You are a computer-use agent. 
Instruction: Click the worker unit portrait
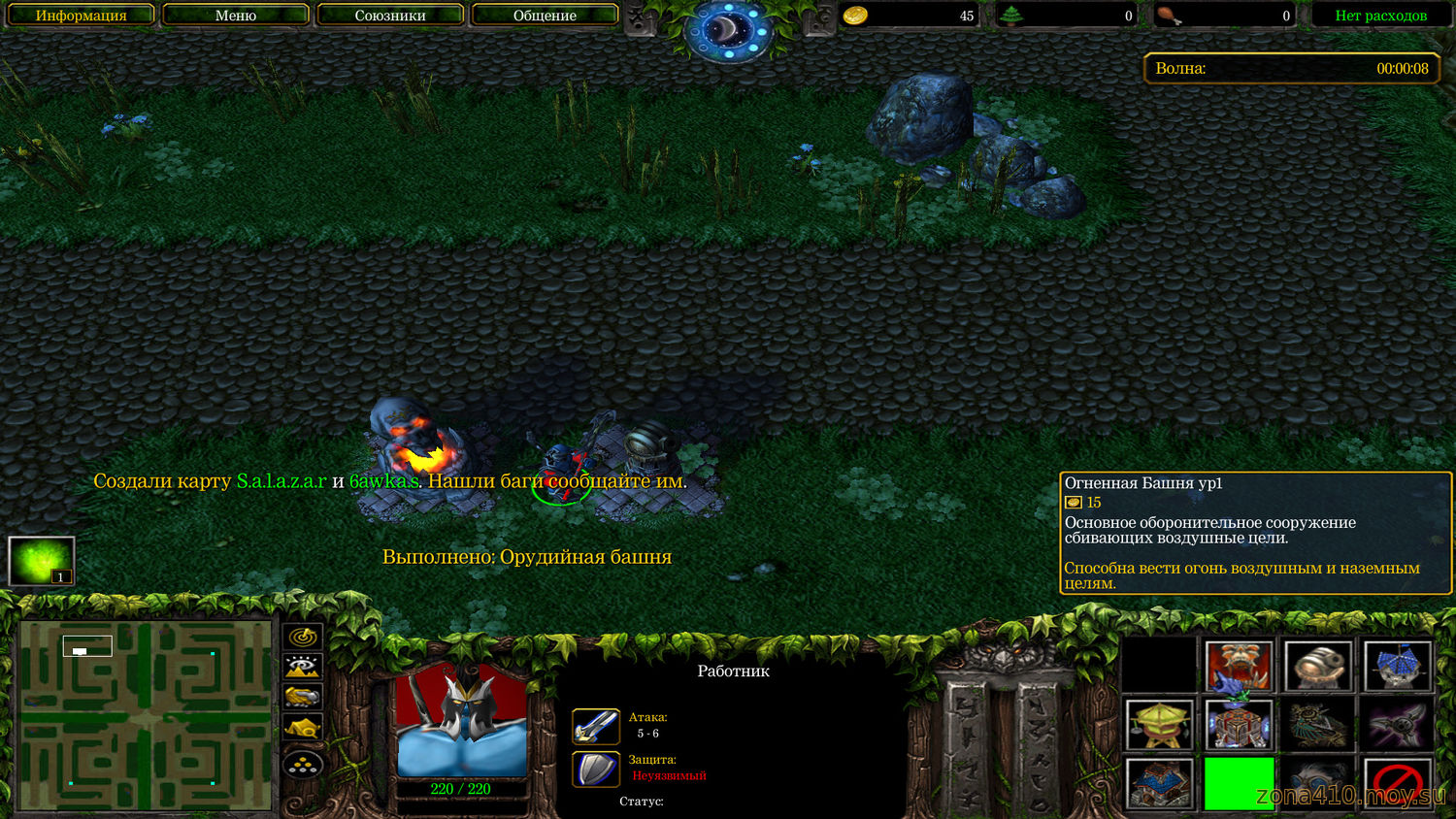point(462,722)
